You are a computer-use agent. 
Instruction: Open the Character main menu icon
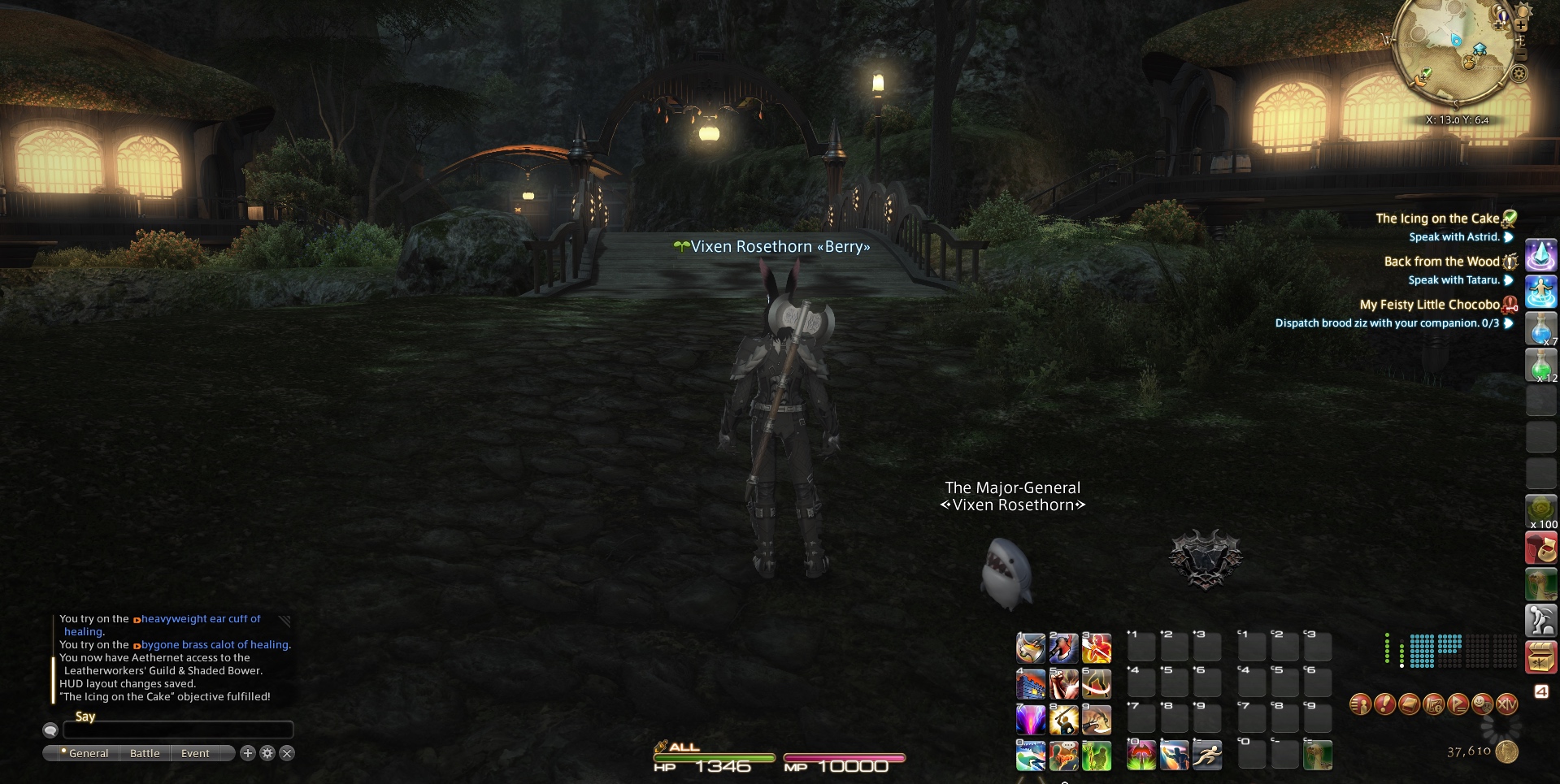[x=1361, y=704]
